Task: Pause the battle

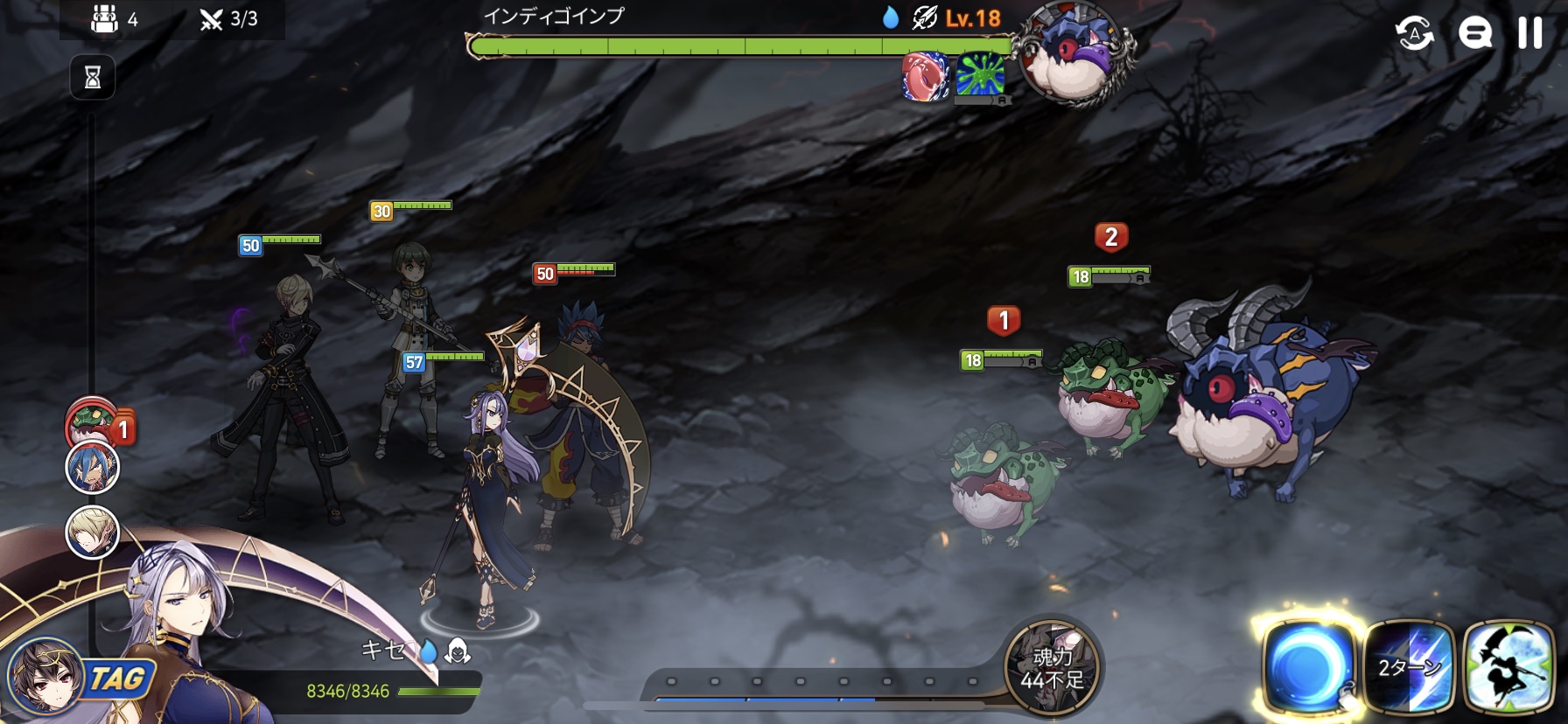Action: (x=1529, y=33)
